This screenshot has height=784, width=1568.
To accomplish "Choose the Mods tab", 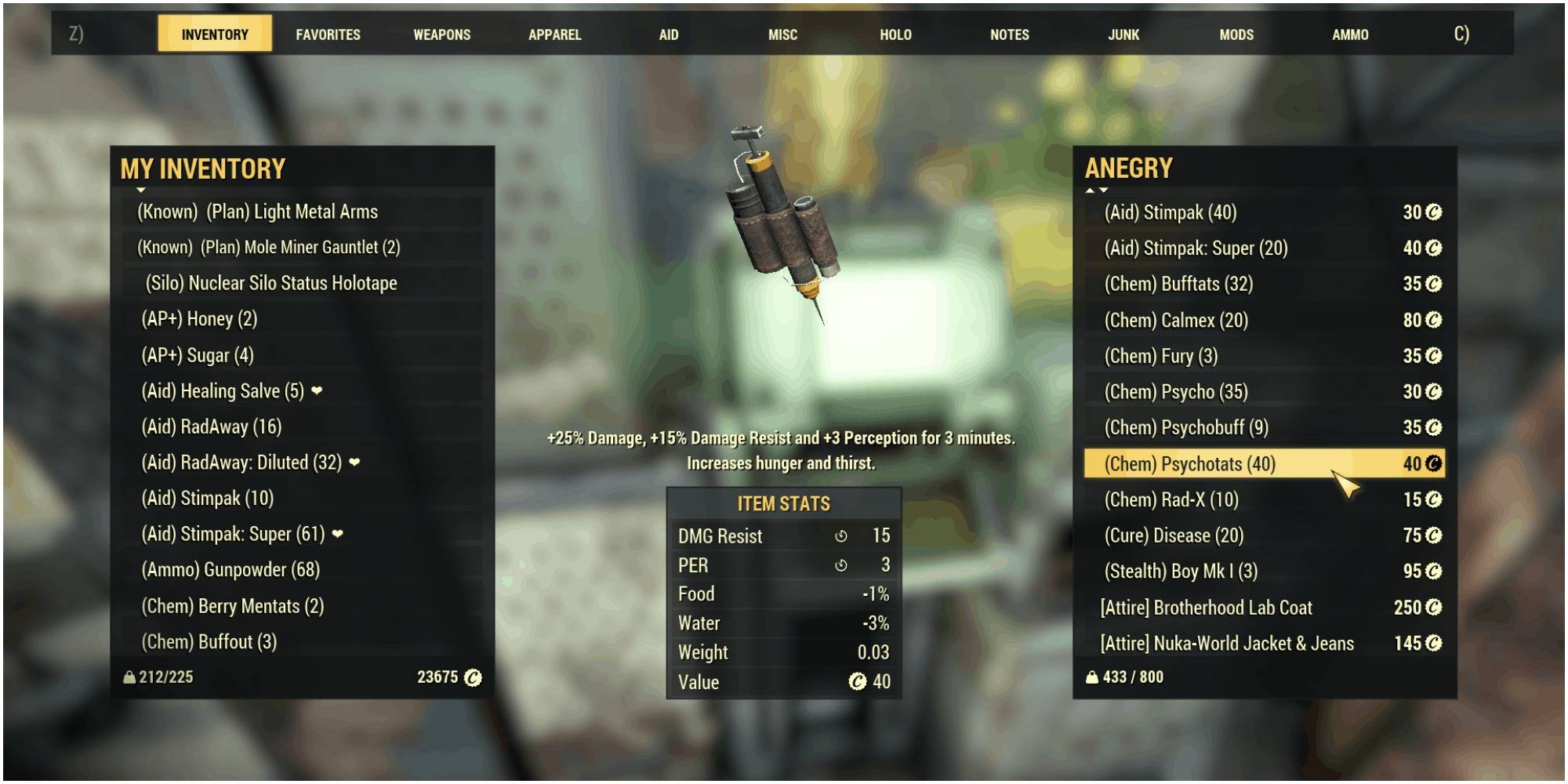I will [x=1236, y=34].
